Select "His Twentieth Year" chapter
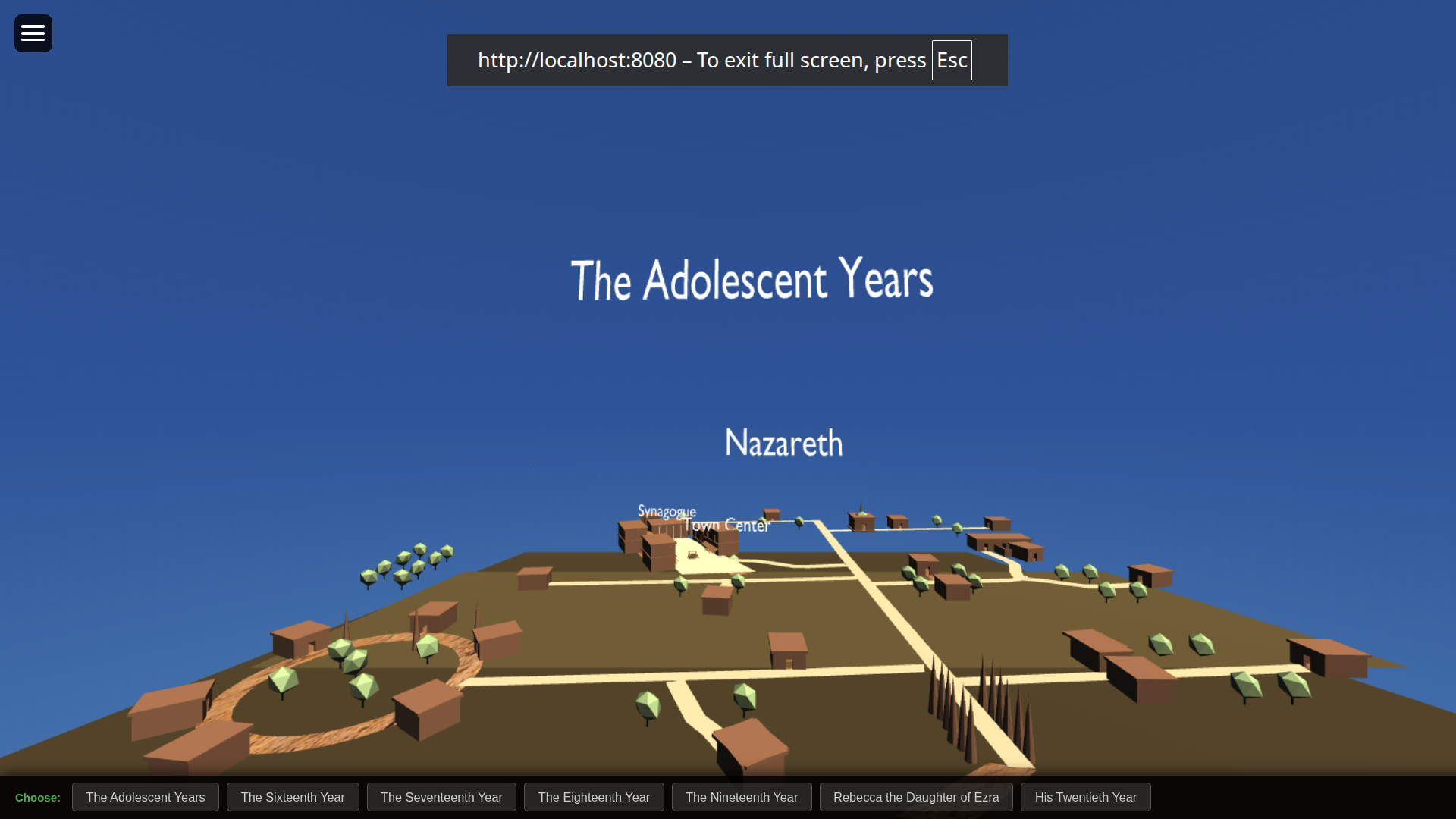Viewport: 1456px width, 819px height. coord(1086,797)
